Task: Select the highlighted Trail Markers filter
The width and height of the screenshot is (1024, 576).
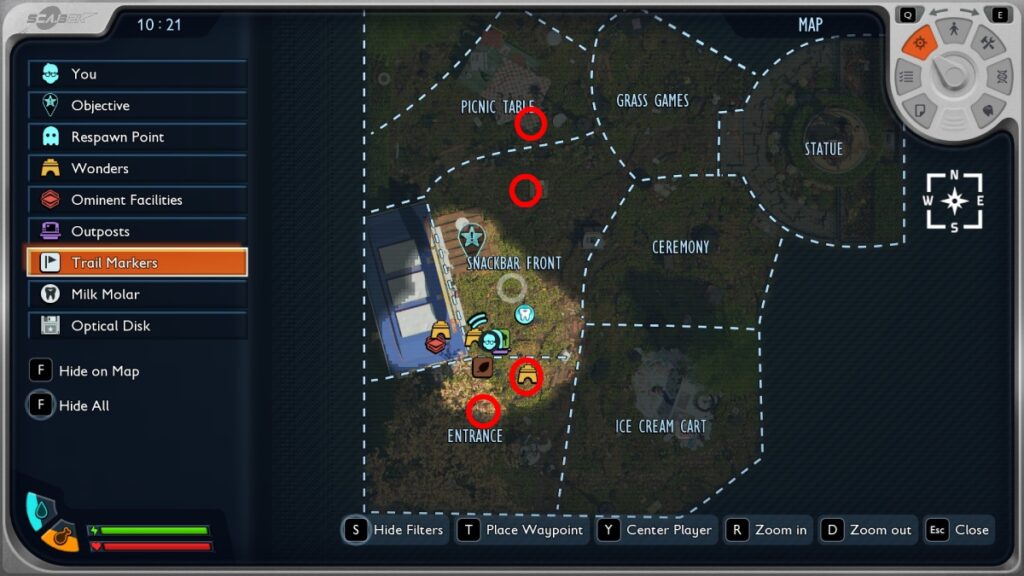Action: tap(137, 263)
